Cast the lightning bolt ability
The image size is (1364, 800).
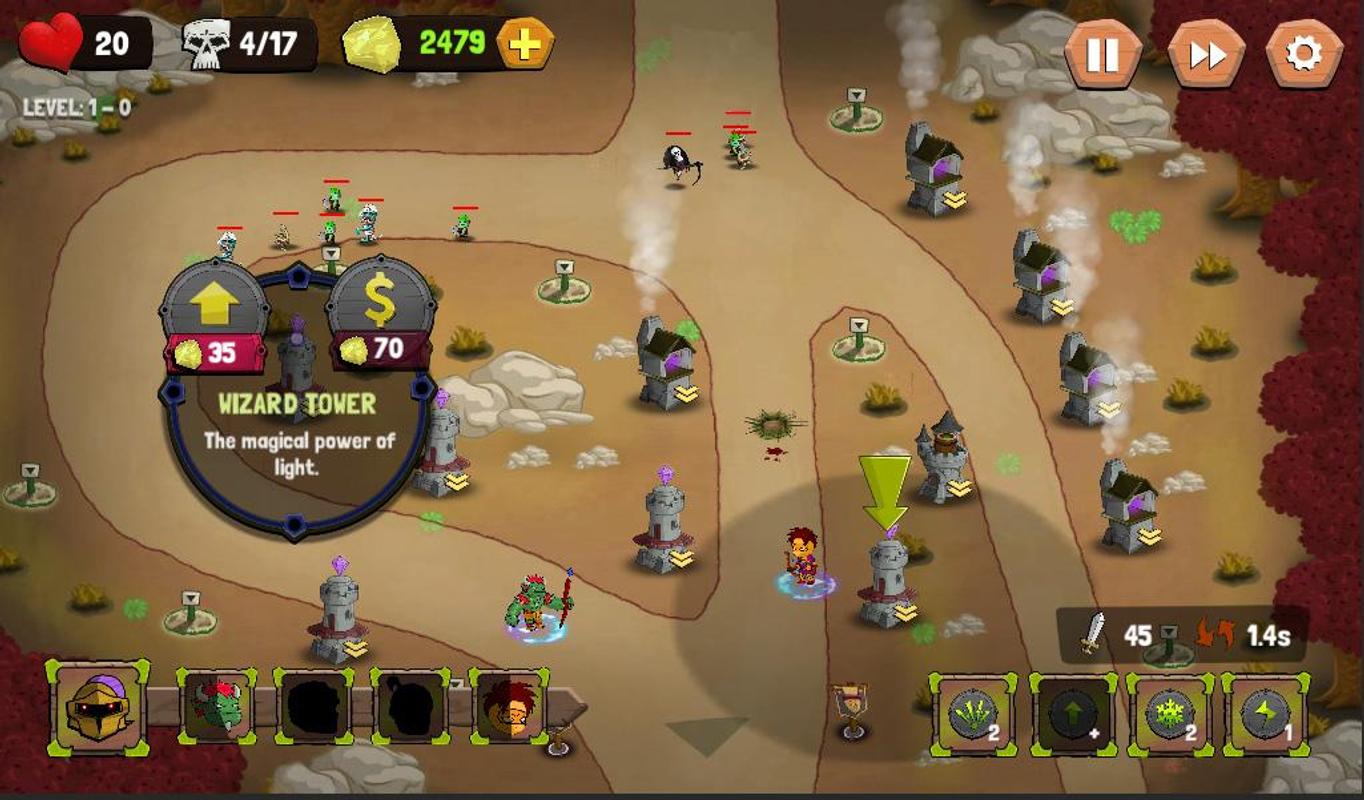tap(1265, 714)
